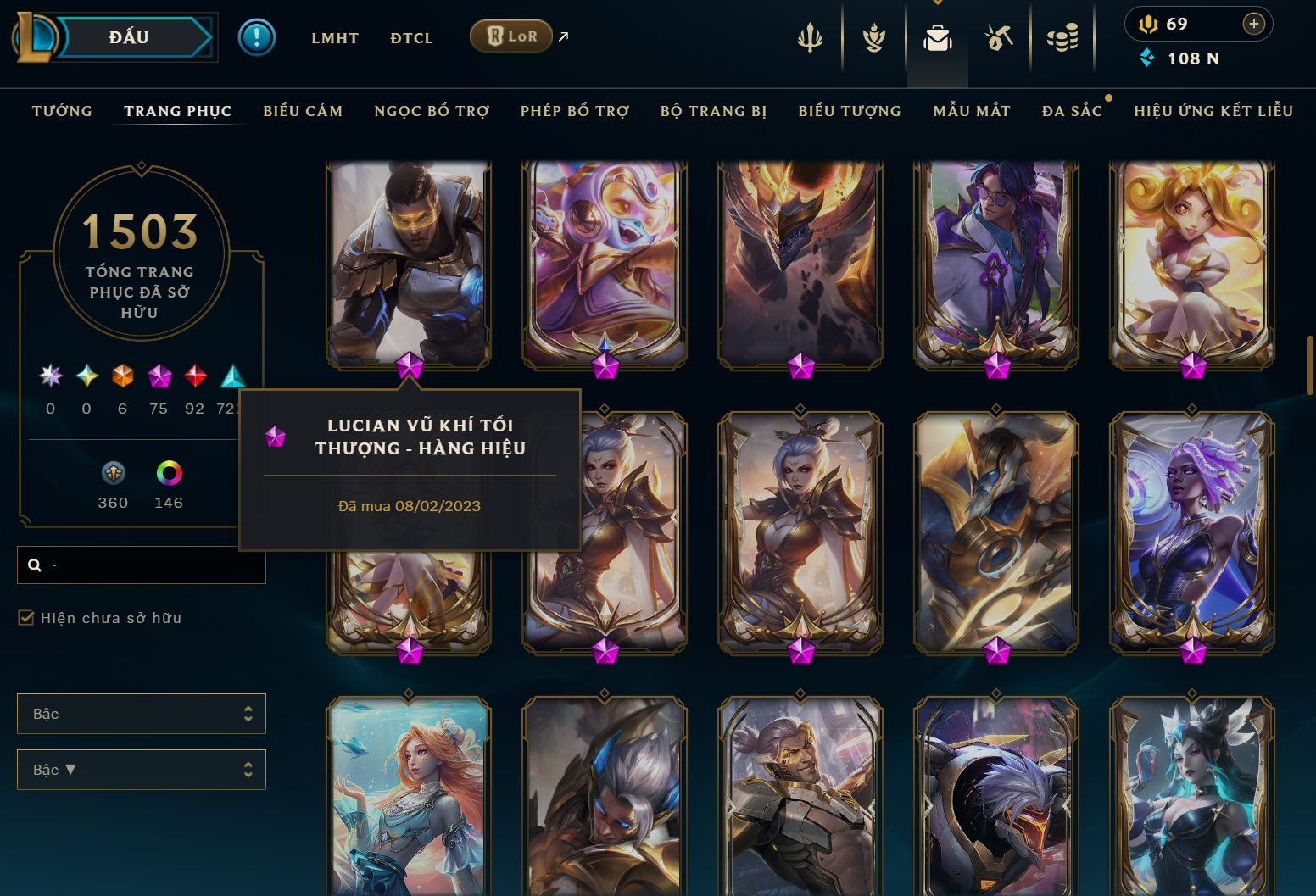This screenshot has width=1316, height=896.
Task: Switch to the TƯỚNG tab
Action: pos(61,110)
